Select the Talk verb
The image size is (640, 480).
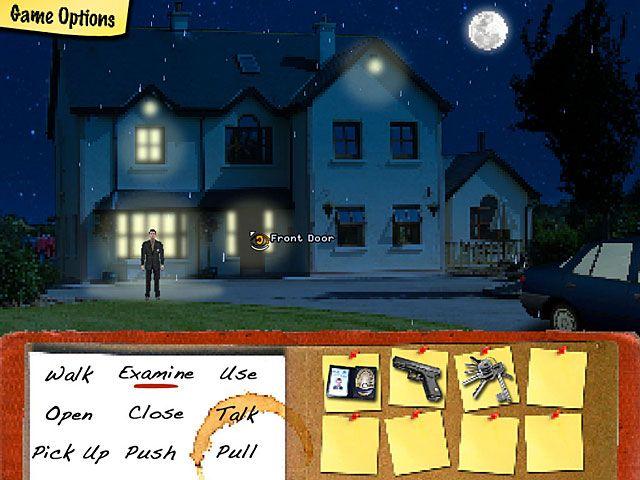pos(236,412)
